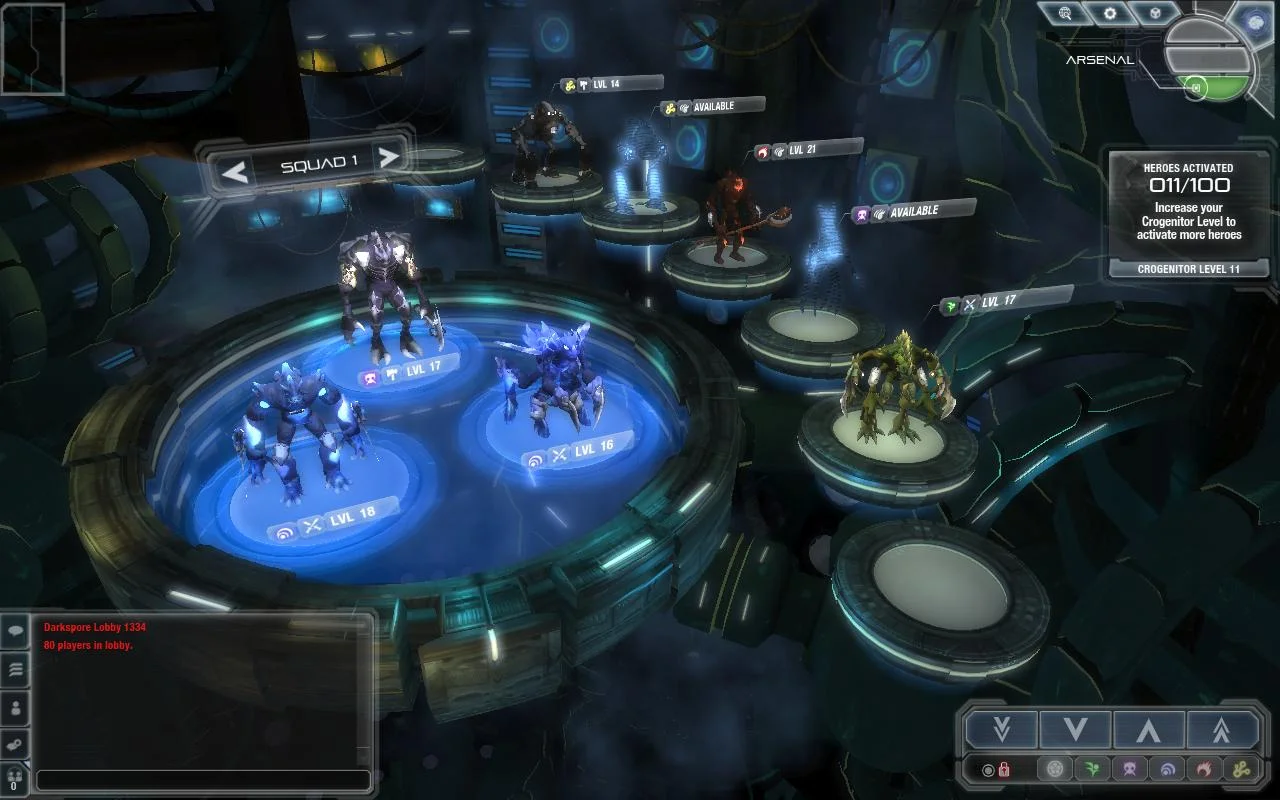Open settings via the gear icon

[x=1110, y=14]
